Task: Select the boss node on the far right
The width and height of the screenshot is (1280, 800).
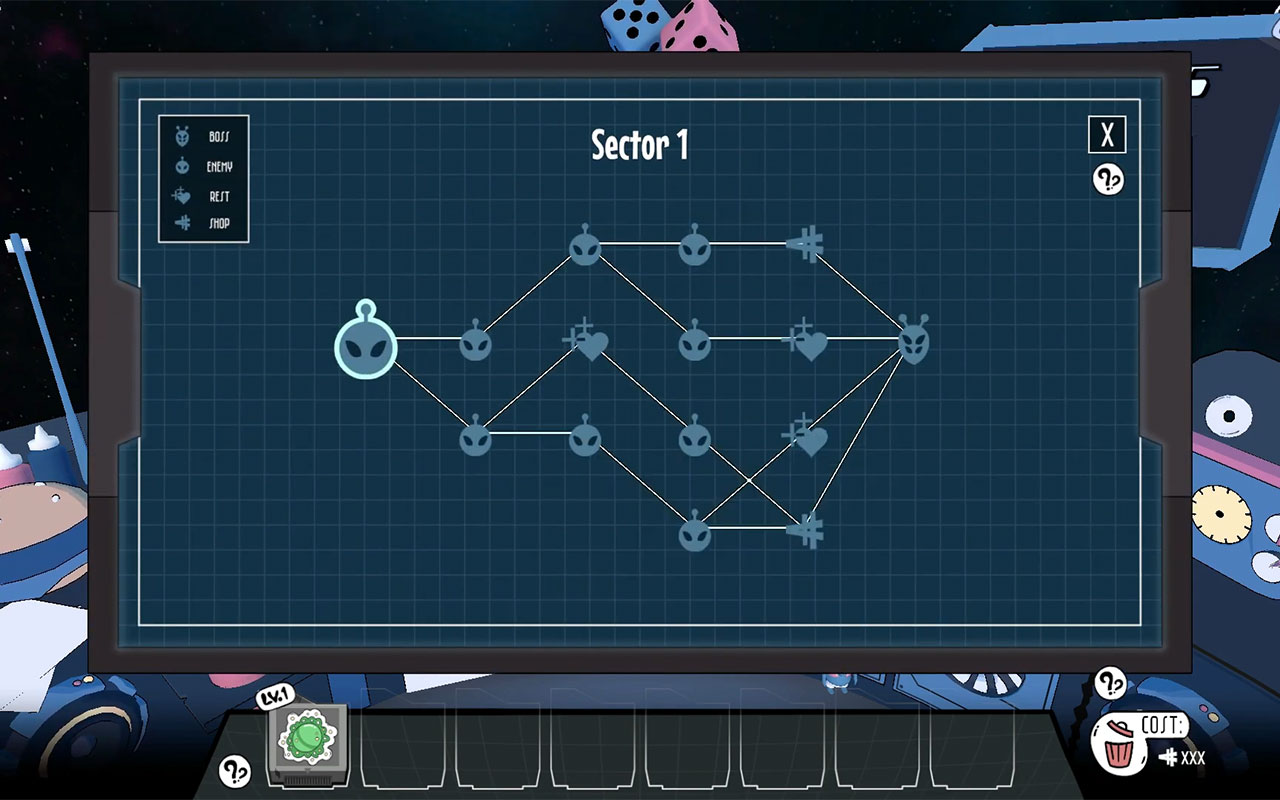Action: pos(912,341)
